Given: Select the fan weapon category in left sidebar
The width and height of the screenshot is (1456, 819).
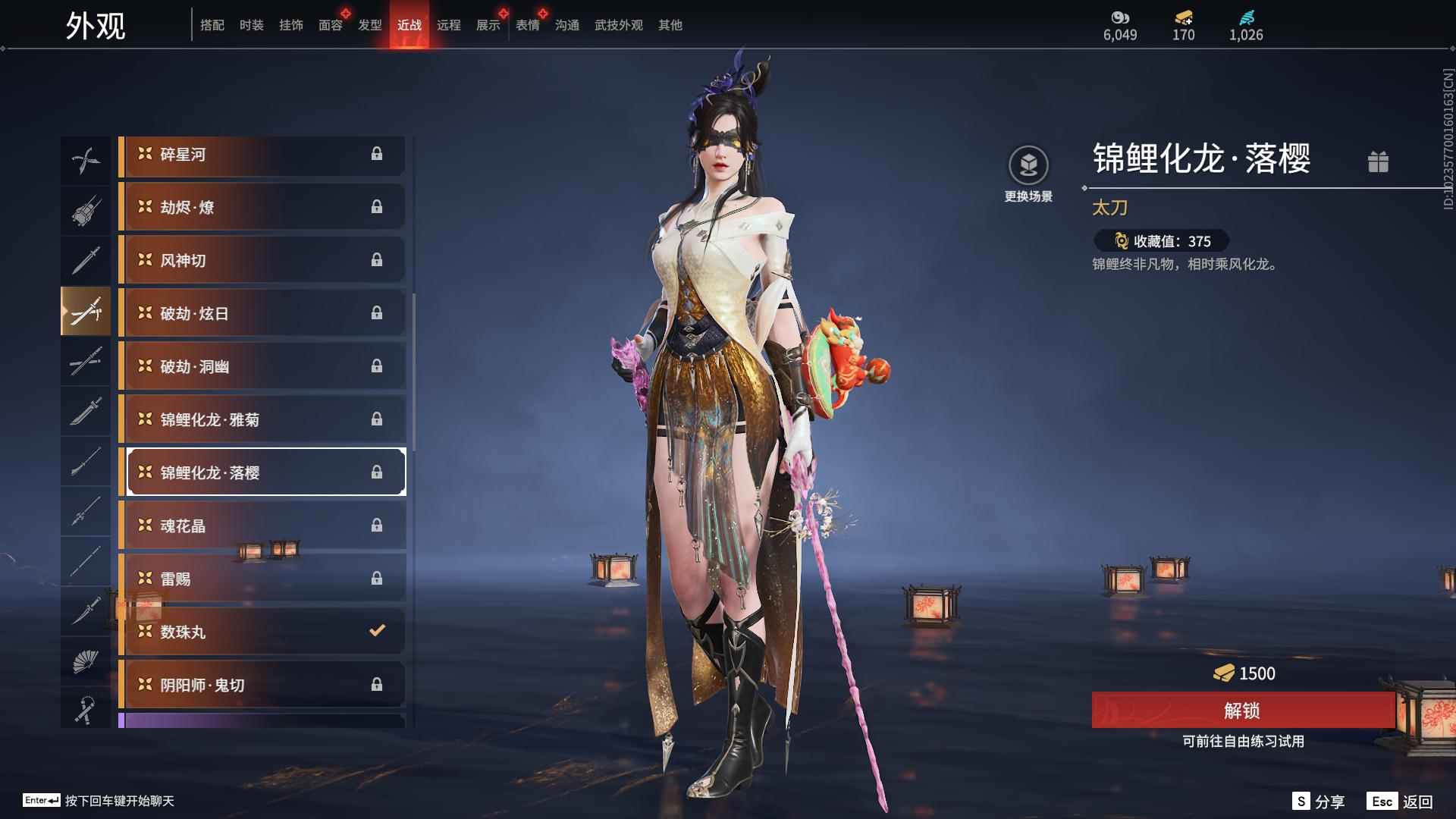Looking at the screenshot, I should tap(86, 660).
